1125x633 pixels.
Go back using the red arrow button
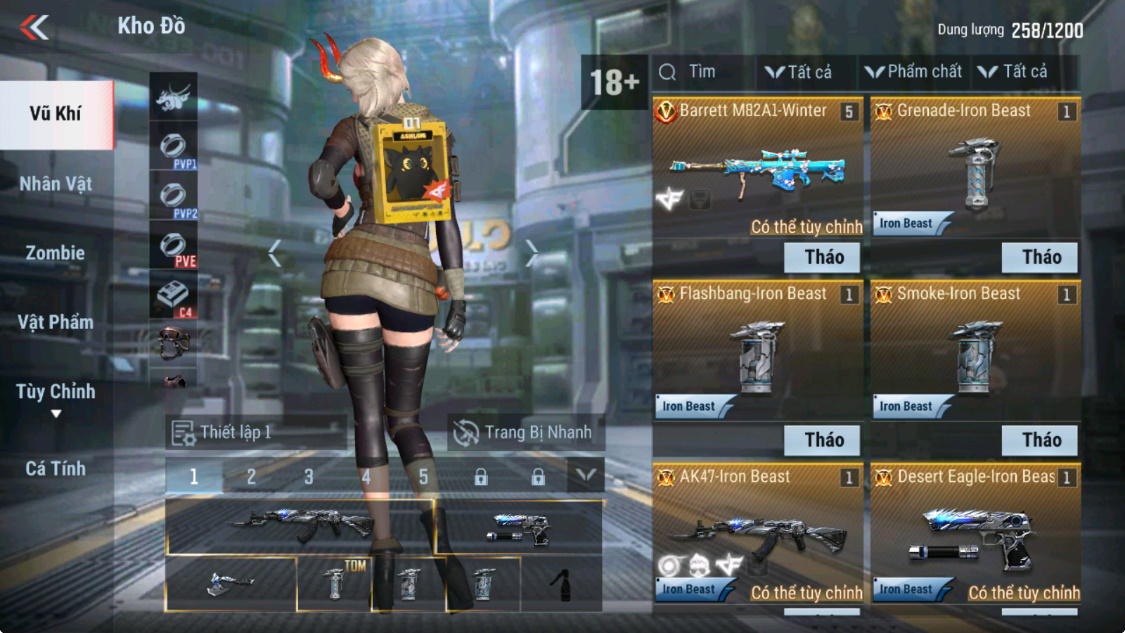[34, 27]
